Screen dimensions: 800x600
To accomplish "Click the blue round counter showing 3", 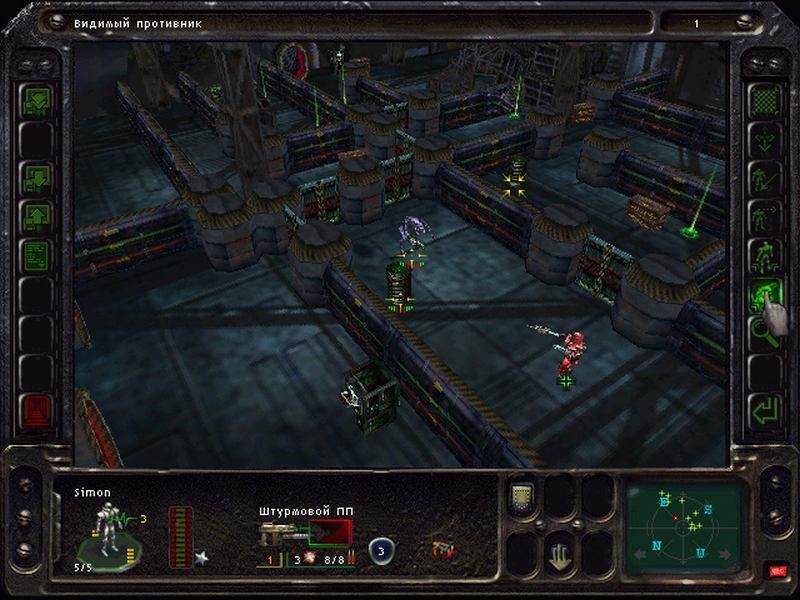I will coord(380,549).
